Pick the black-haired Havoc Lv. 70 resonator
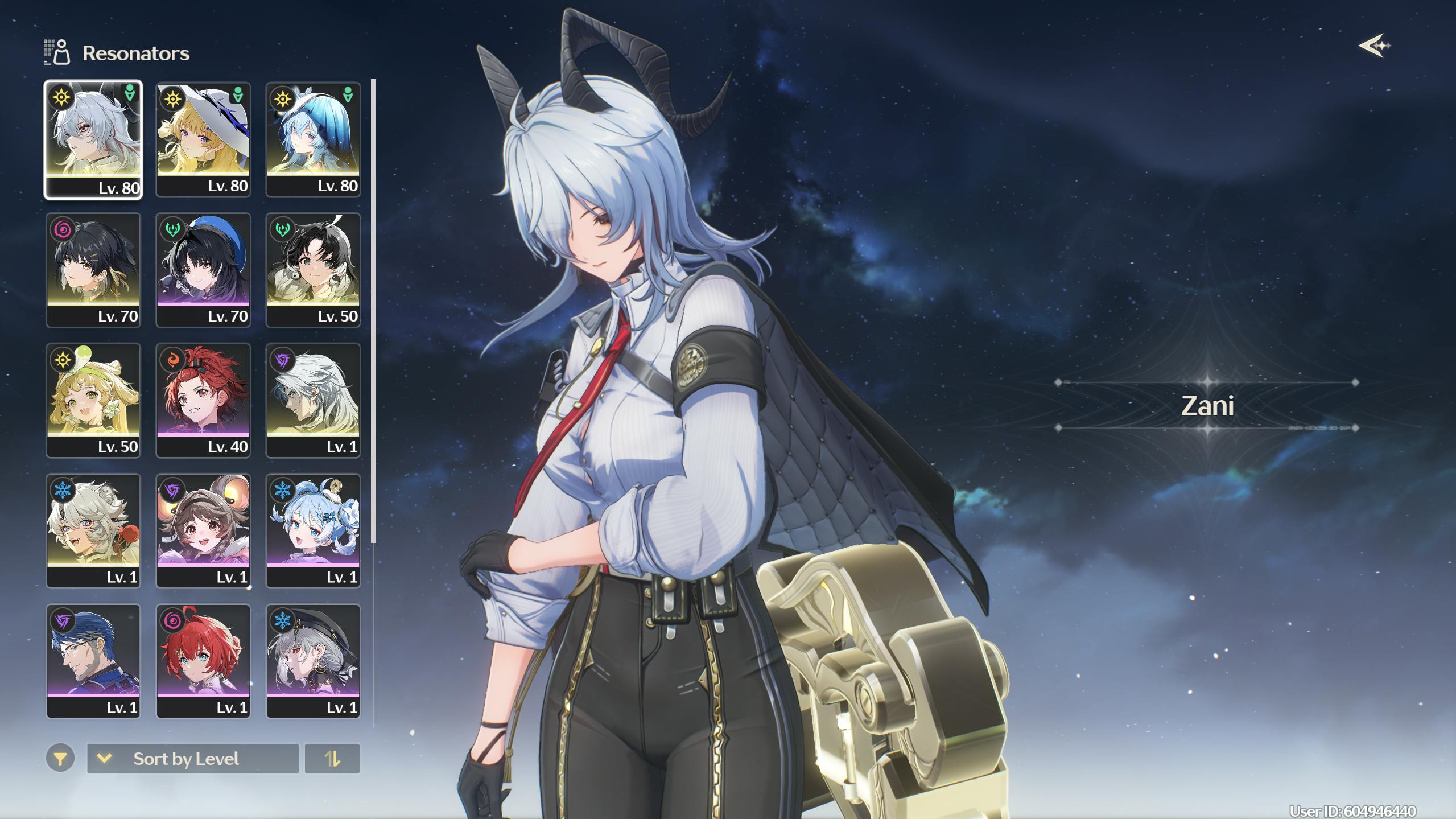 (x=93, y=270)
